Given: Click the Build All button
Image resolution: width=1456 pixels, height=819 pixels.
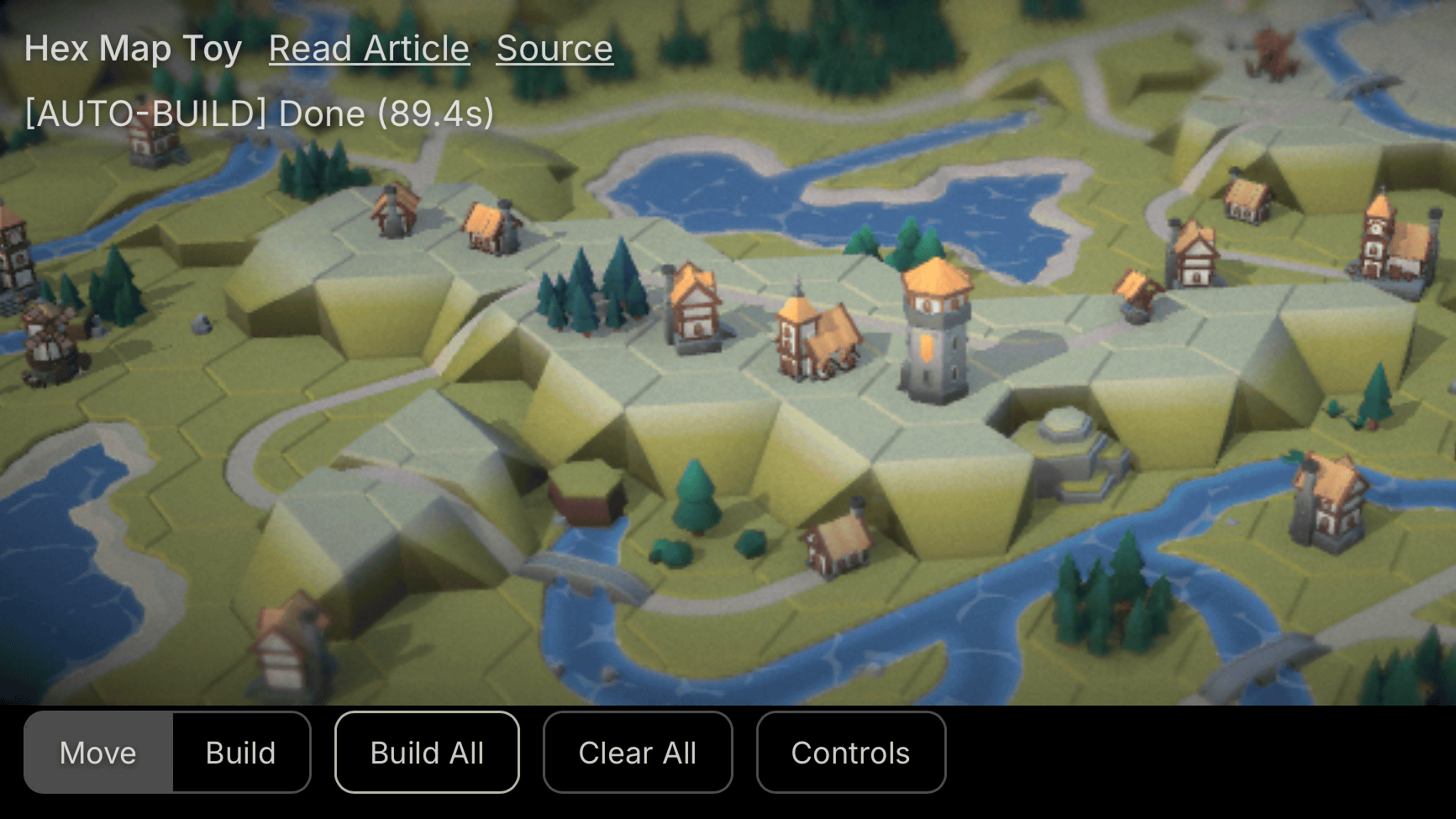Looking at the screenshot, I should [x=427, y=753].
